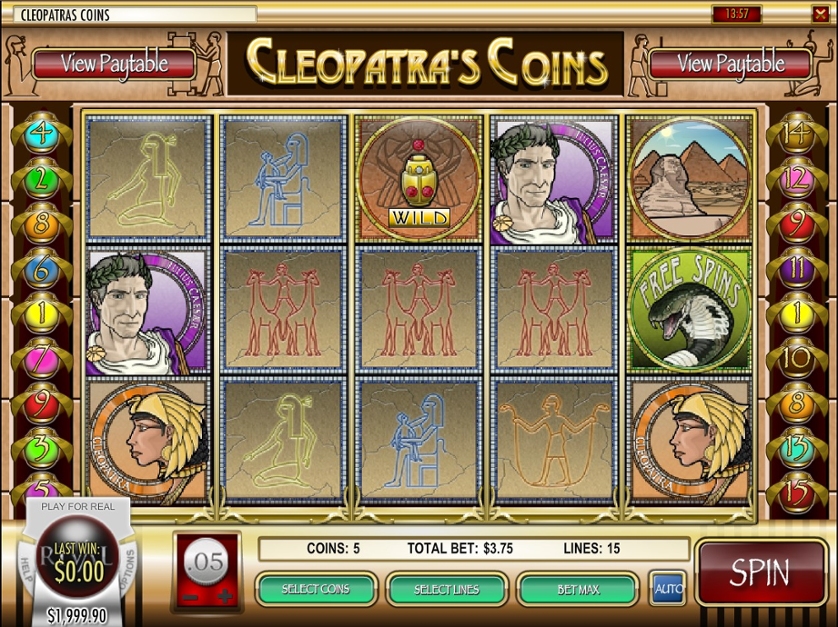The image size is (838, 627).
Task: Decrease coin value with the minus sign
Action: tap(190, 597)
